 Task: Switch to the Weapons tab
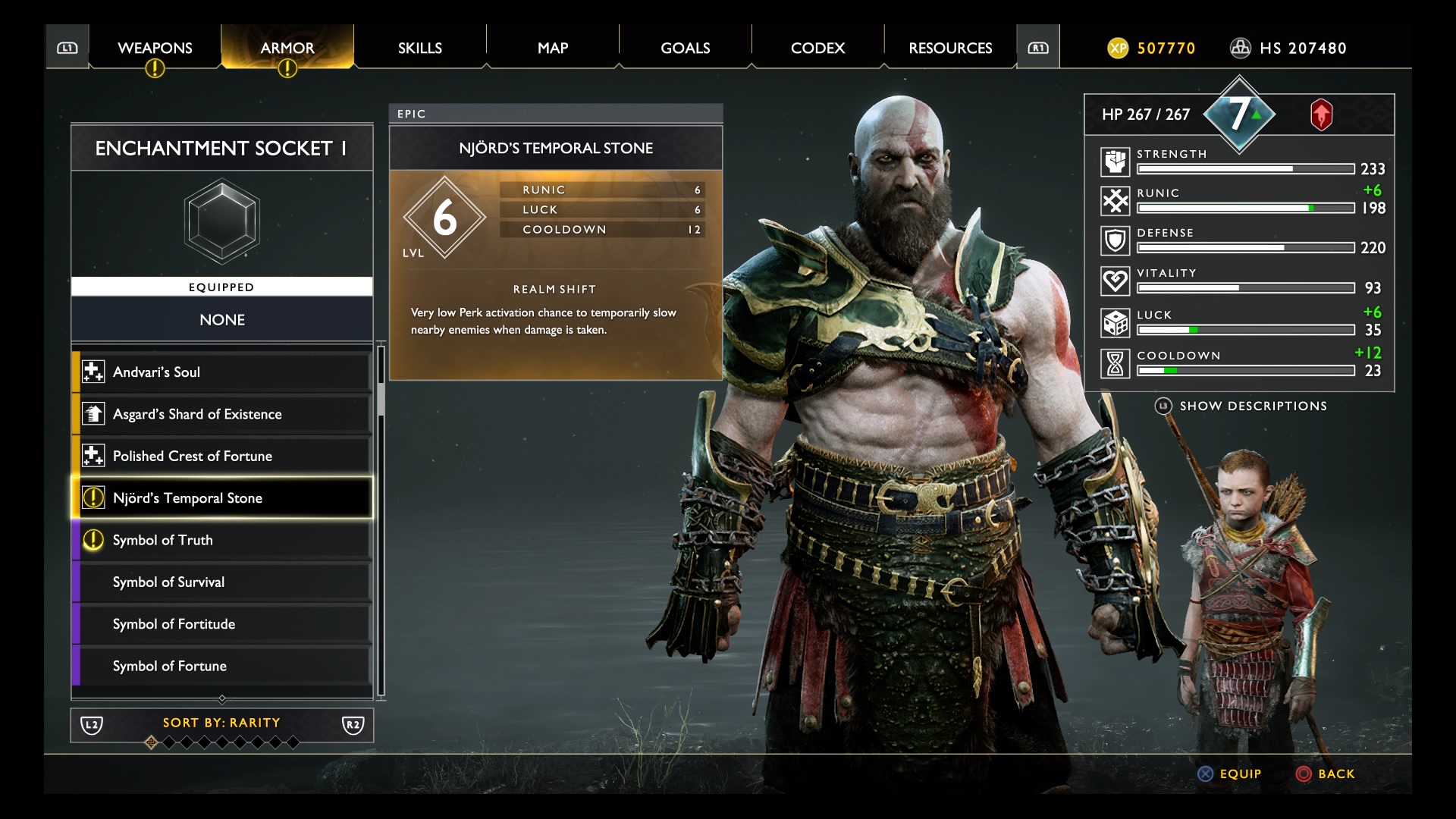155,48
